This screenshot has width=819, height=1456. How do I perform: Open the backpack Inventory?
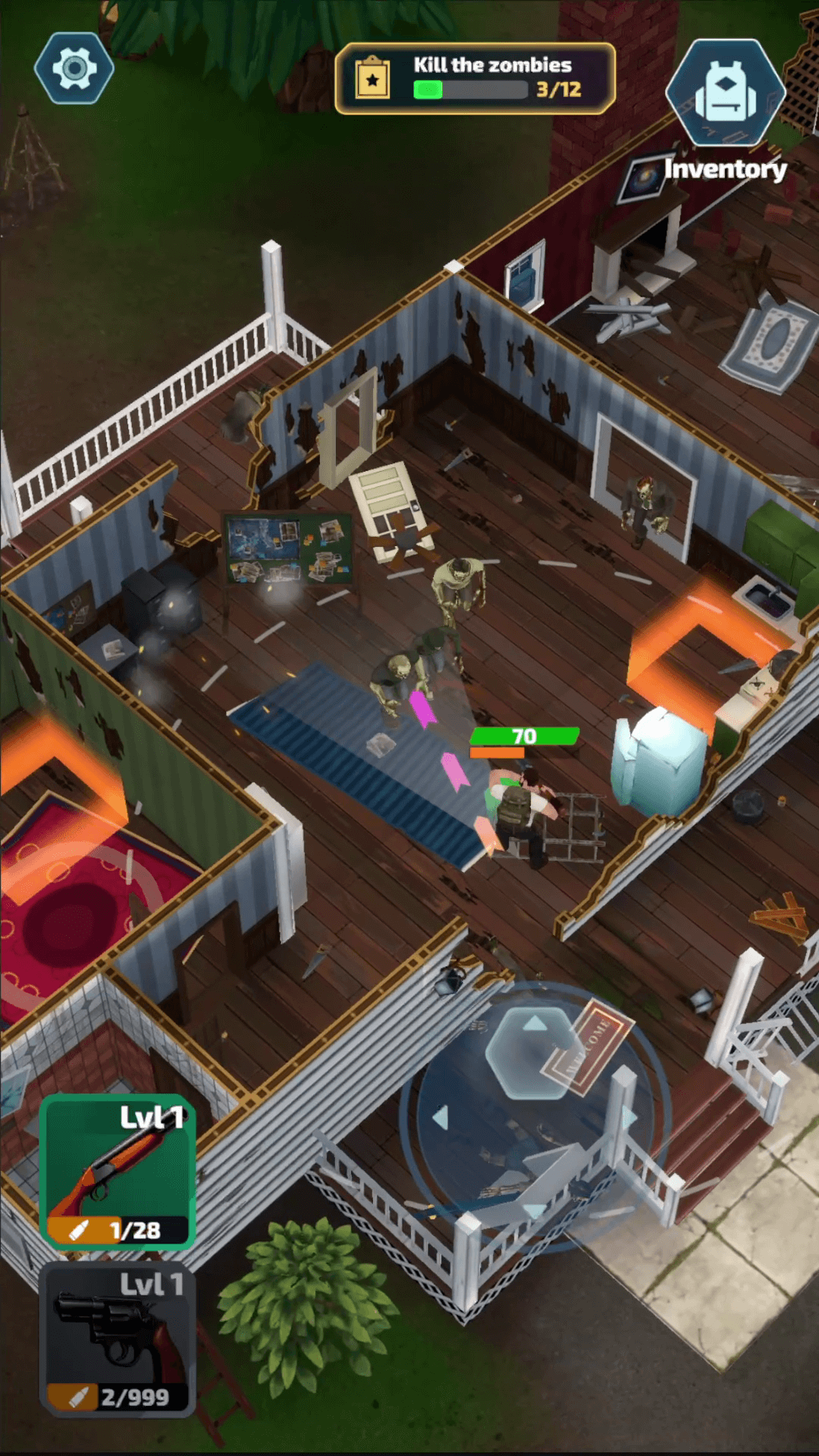[725, 93]
